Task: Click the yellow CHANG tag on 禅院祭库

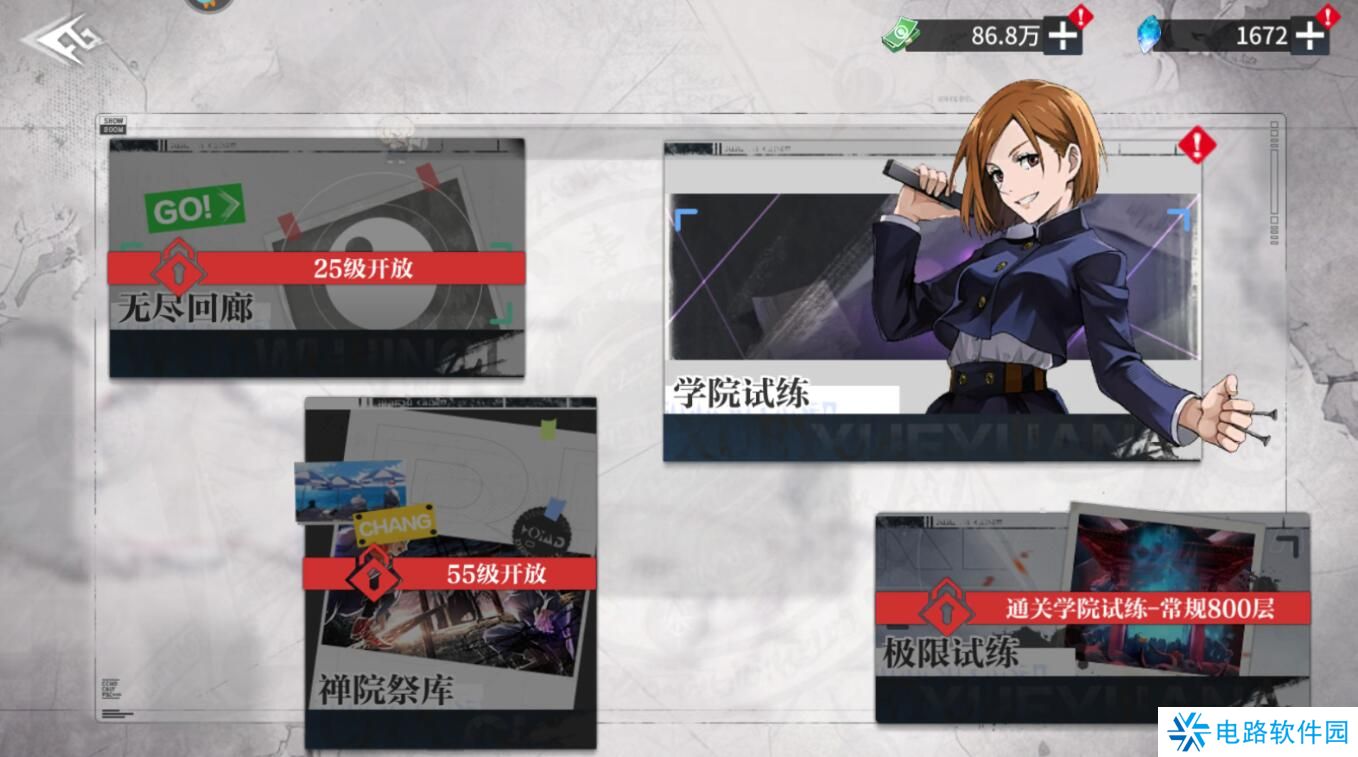Action: pyautogui.click(x=394, y=521)
